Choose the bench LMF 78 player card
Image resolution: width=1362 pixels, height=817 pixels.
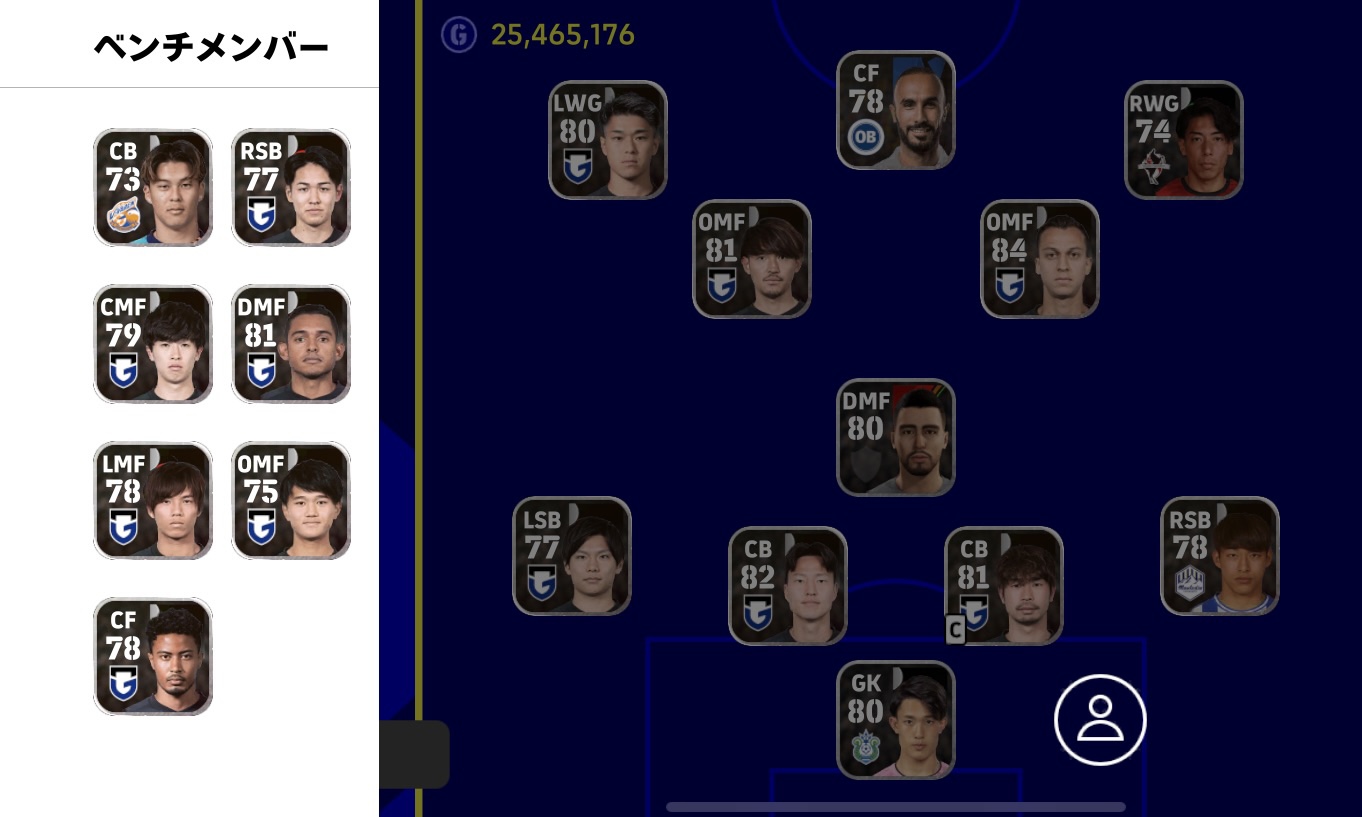[153, 500]
